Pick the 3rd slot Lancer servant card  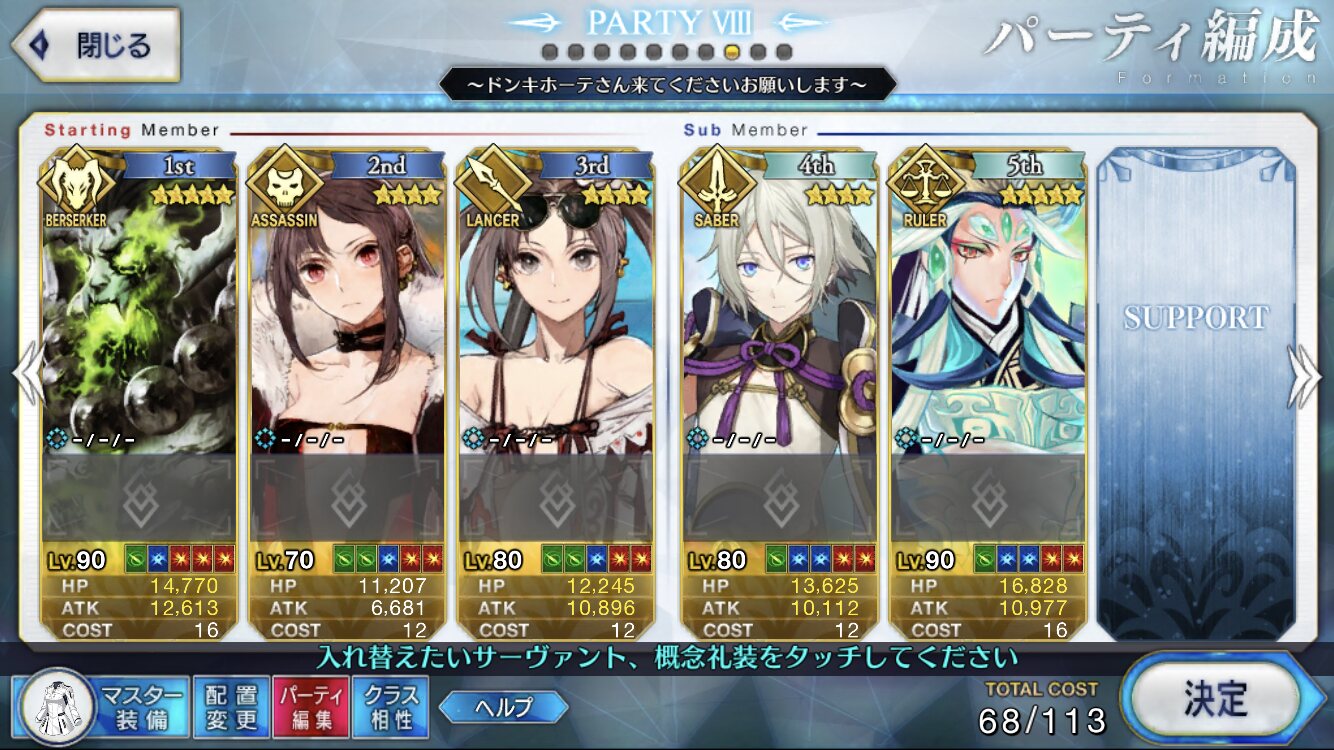[x=556, y=300]
